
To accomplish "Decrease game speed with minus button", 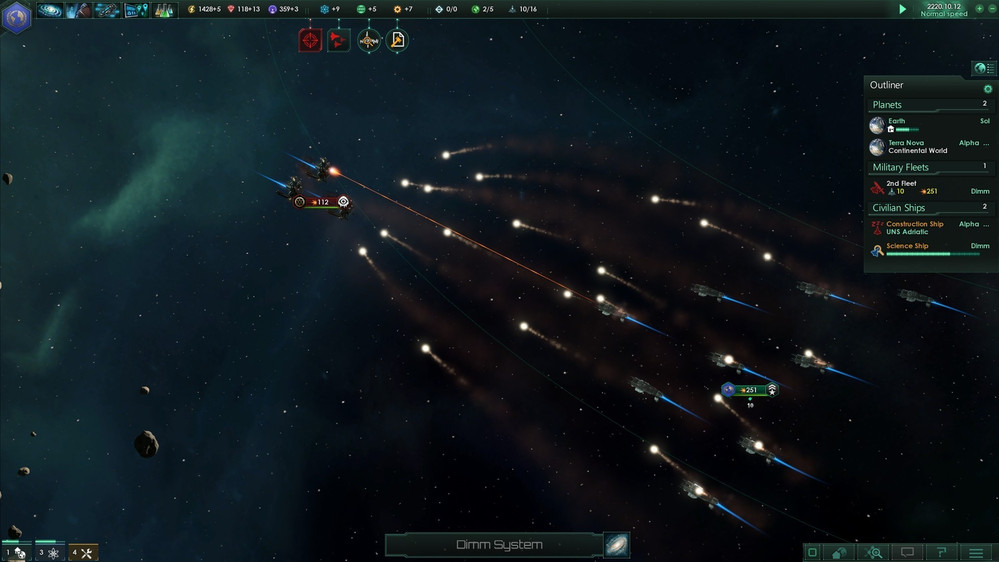I will click(x=992, y=8).
